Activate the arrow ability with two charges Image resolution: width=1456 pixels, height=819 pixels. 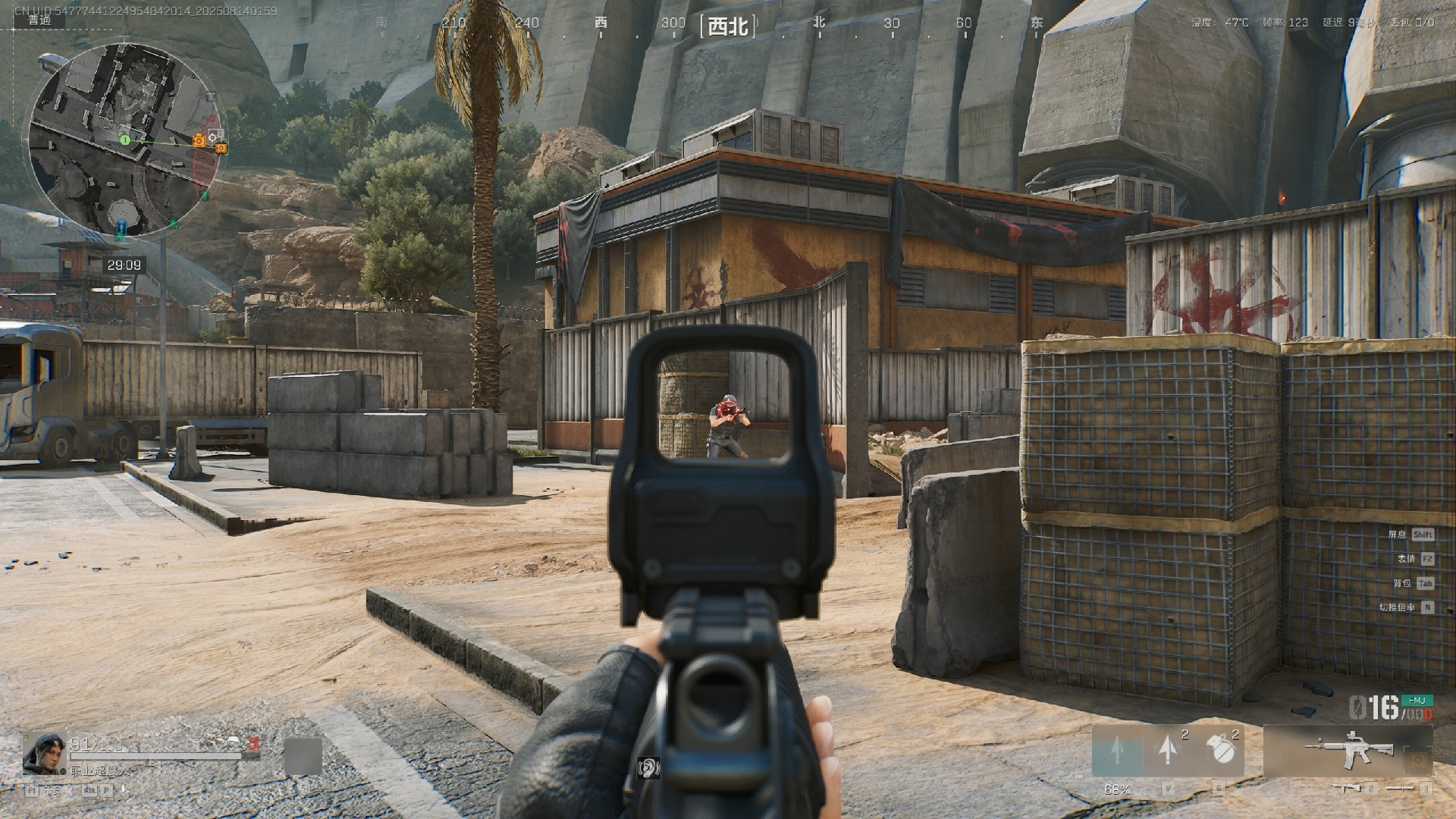click(1169, 749)
